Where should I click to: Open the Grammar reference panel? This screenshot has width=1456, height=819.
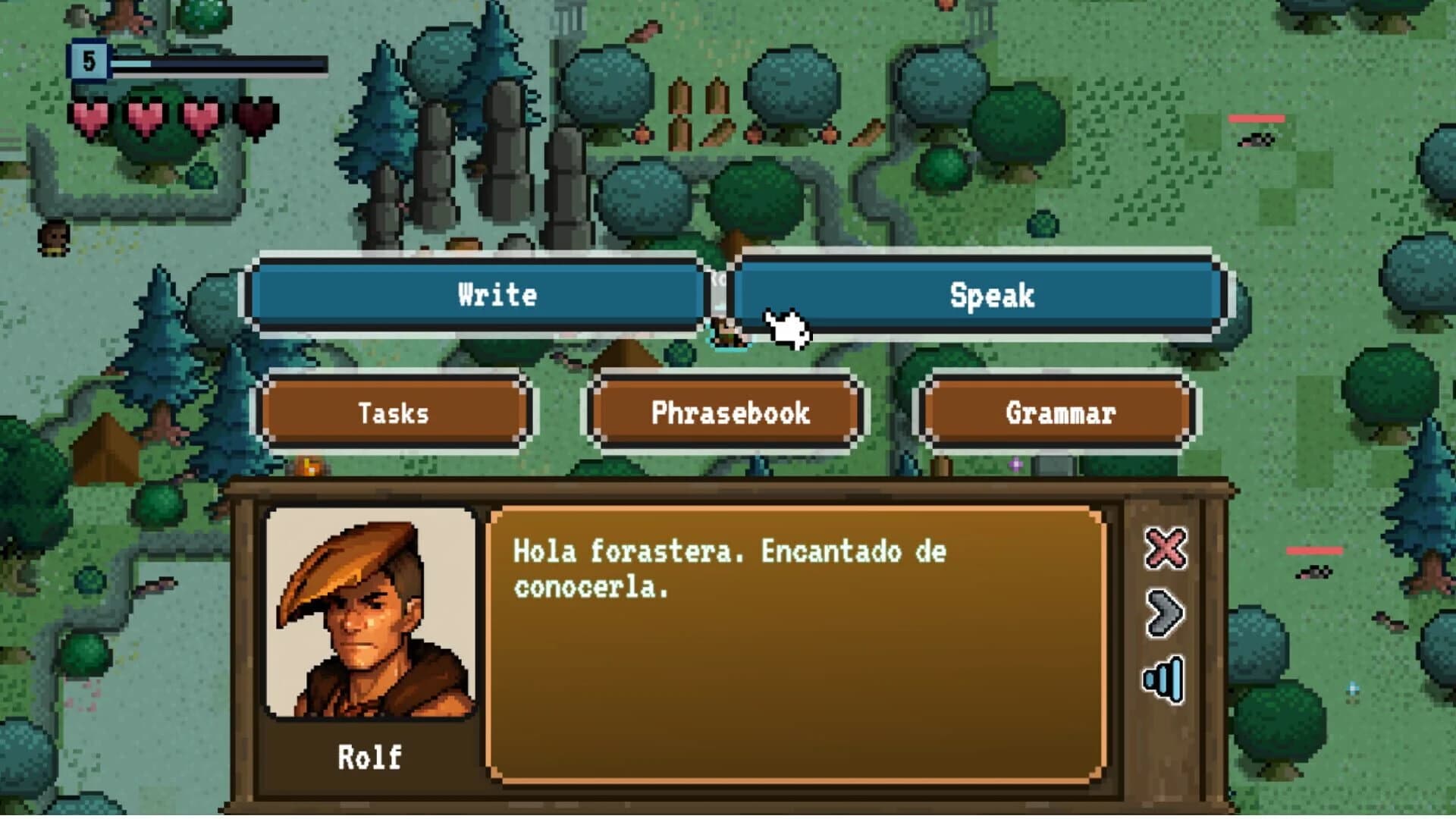pyautogui.click(x=1060, y=413)
